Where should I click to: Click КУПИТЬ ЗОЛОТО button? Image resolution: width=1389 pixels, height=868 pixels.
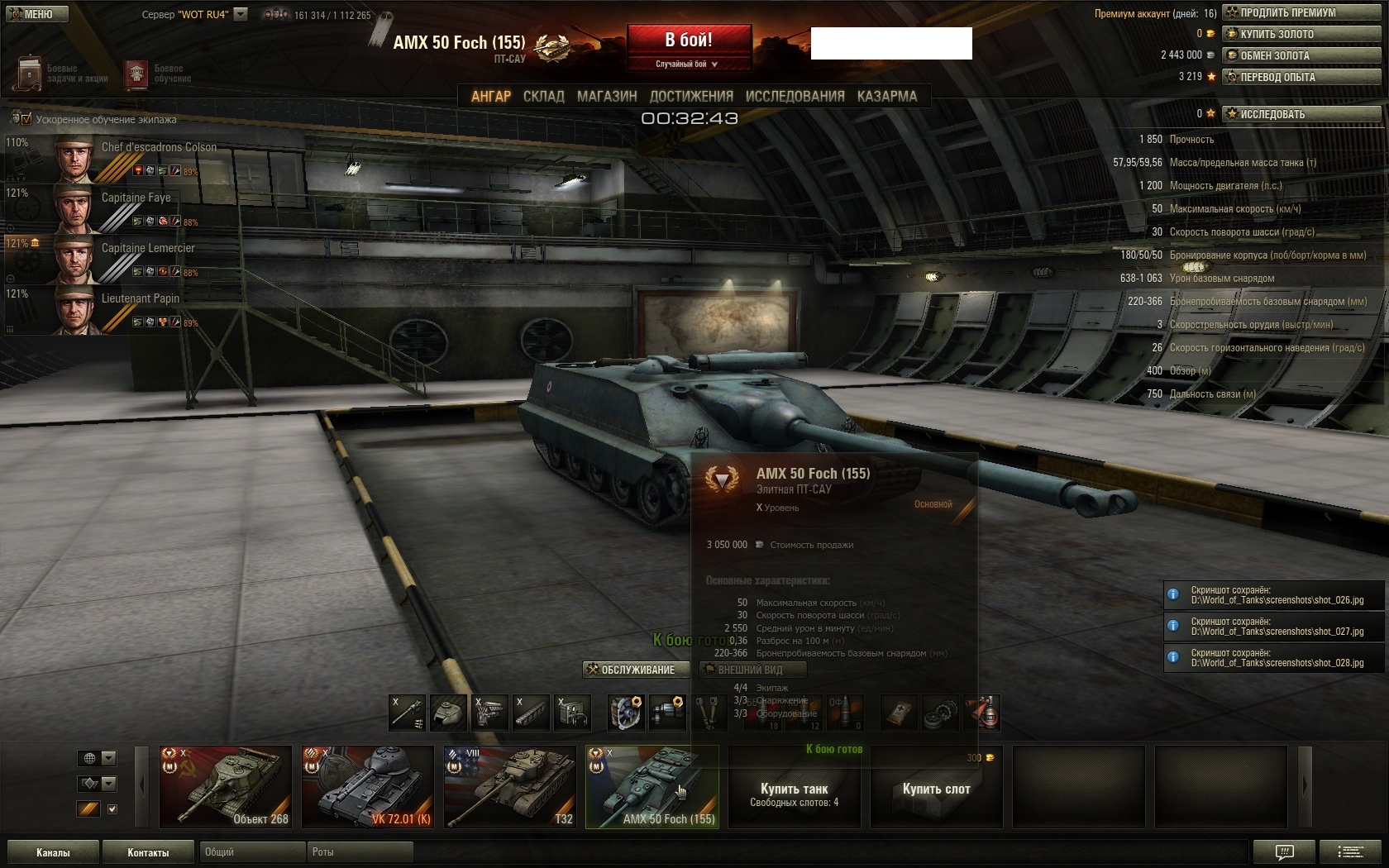tap(1301, 34)
